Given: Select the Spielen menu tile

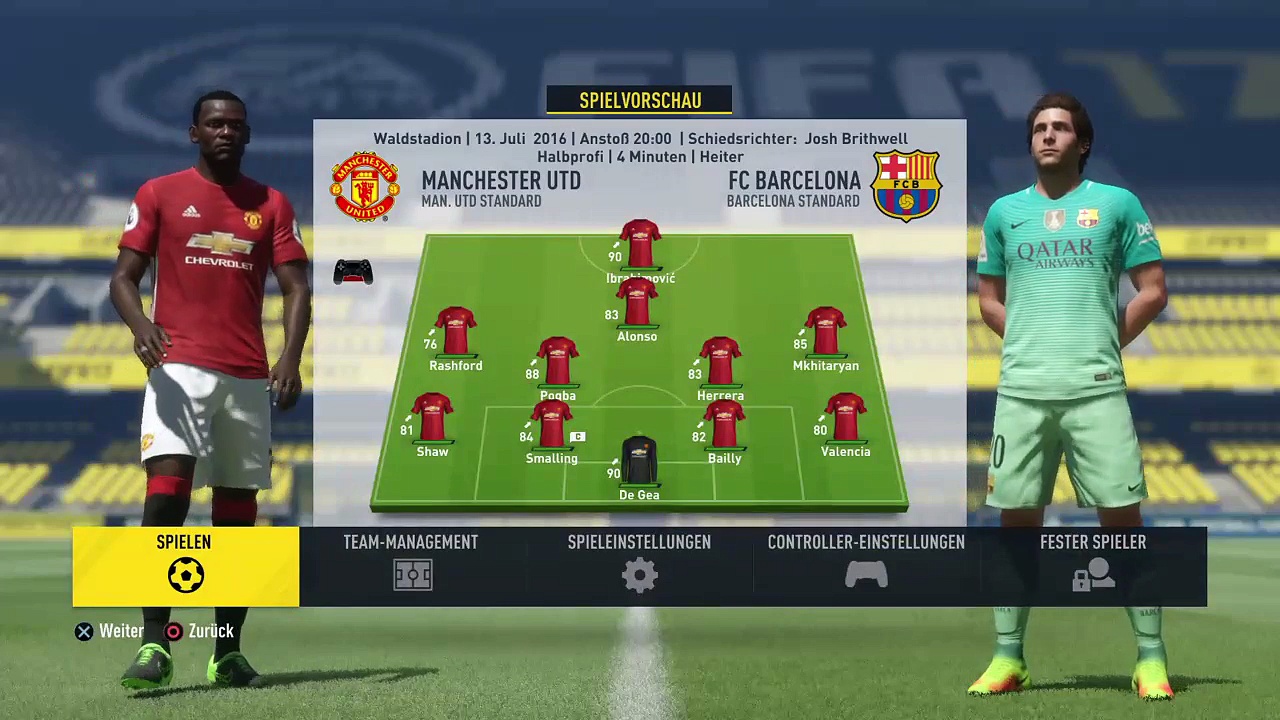Looking at the screenshot, I should [x=185, y=566].
